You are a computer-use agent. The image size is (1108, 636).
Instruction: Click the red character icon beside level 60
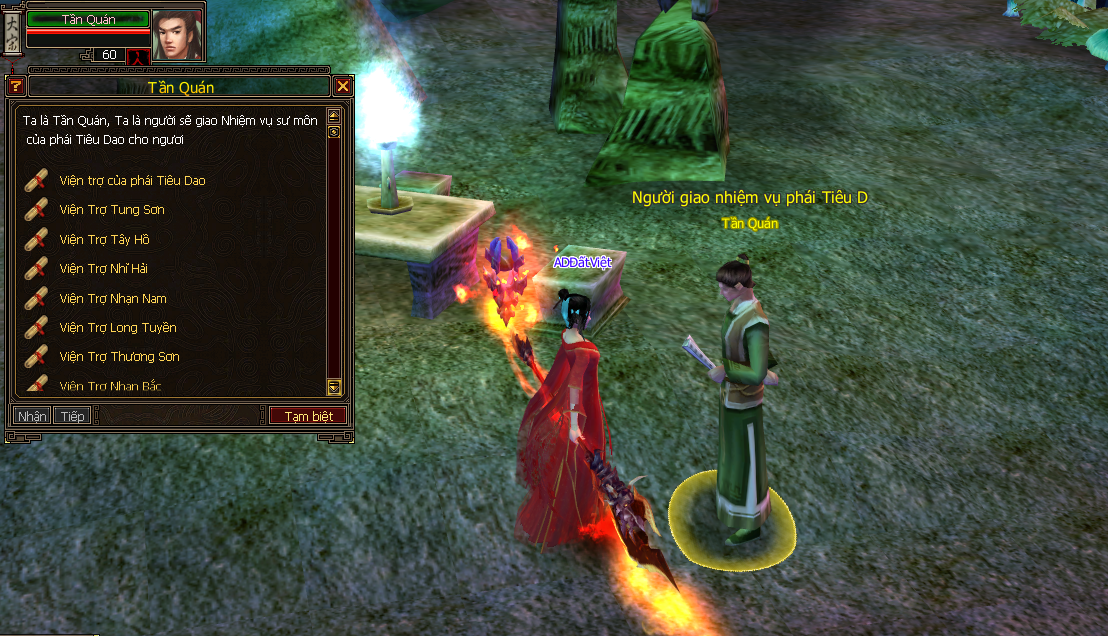click(138, 56)
